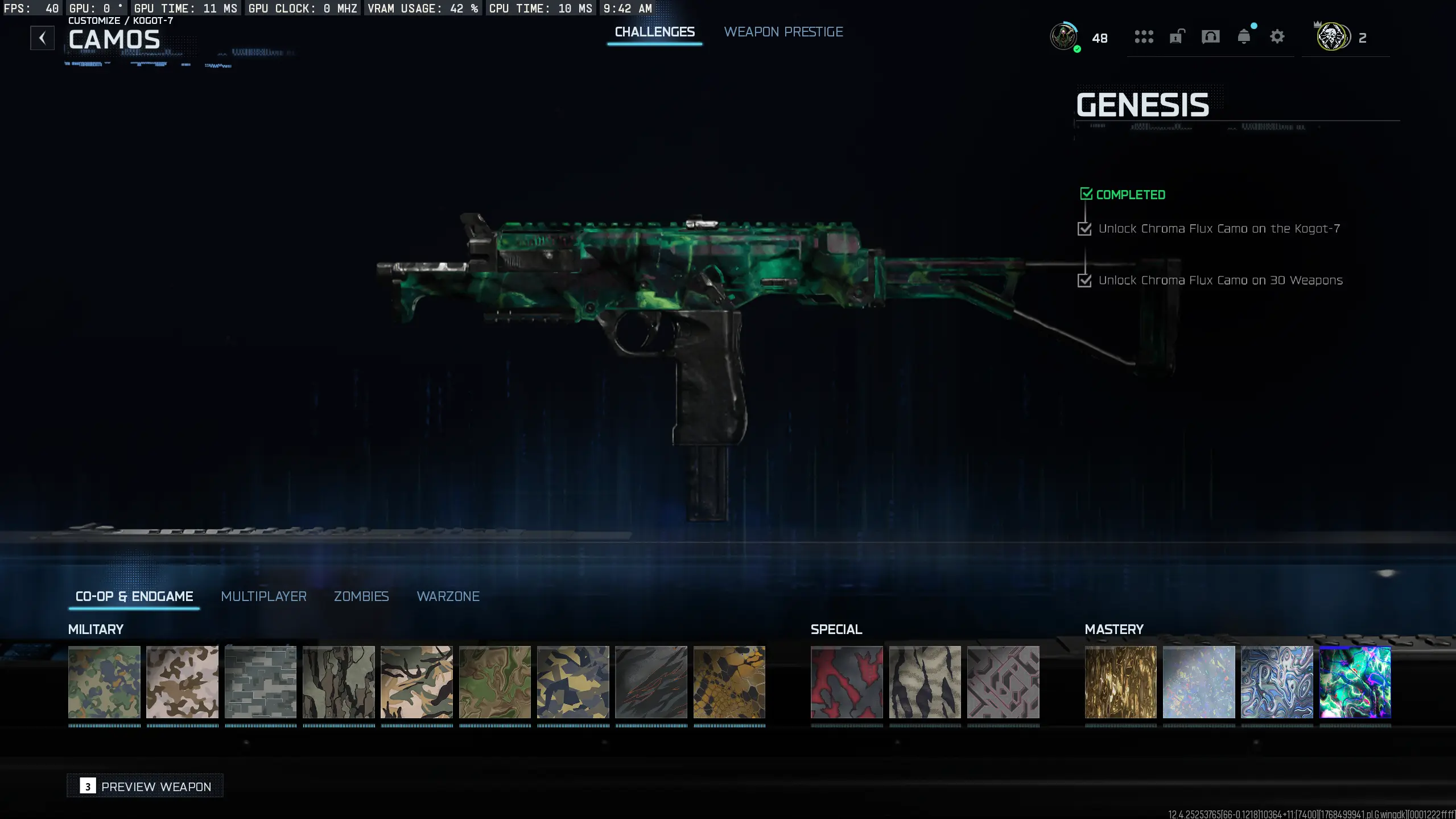Screen dimensions: 1456x819
Task: Click the clan skull emblem showing 2
Action: (1332, 38)
